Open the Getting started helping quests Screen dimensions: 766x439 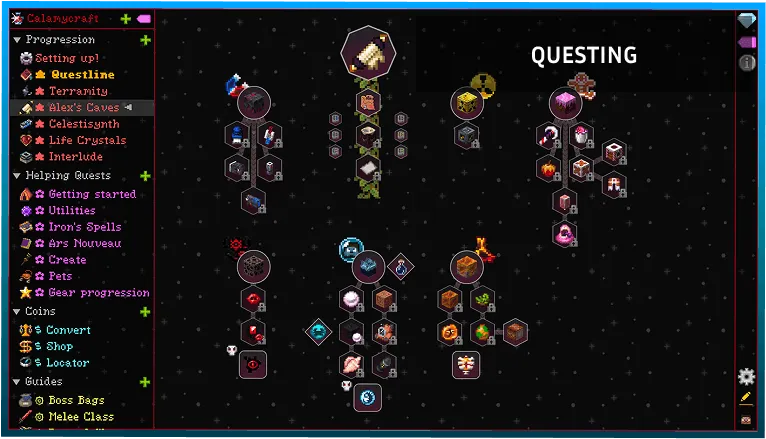click(91, 194)
